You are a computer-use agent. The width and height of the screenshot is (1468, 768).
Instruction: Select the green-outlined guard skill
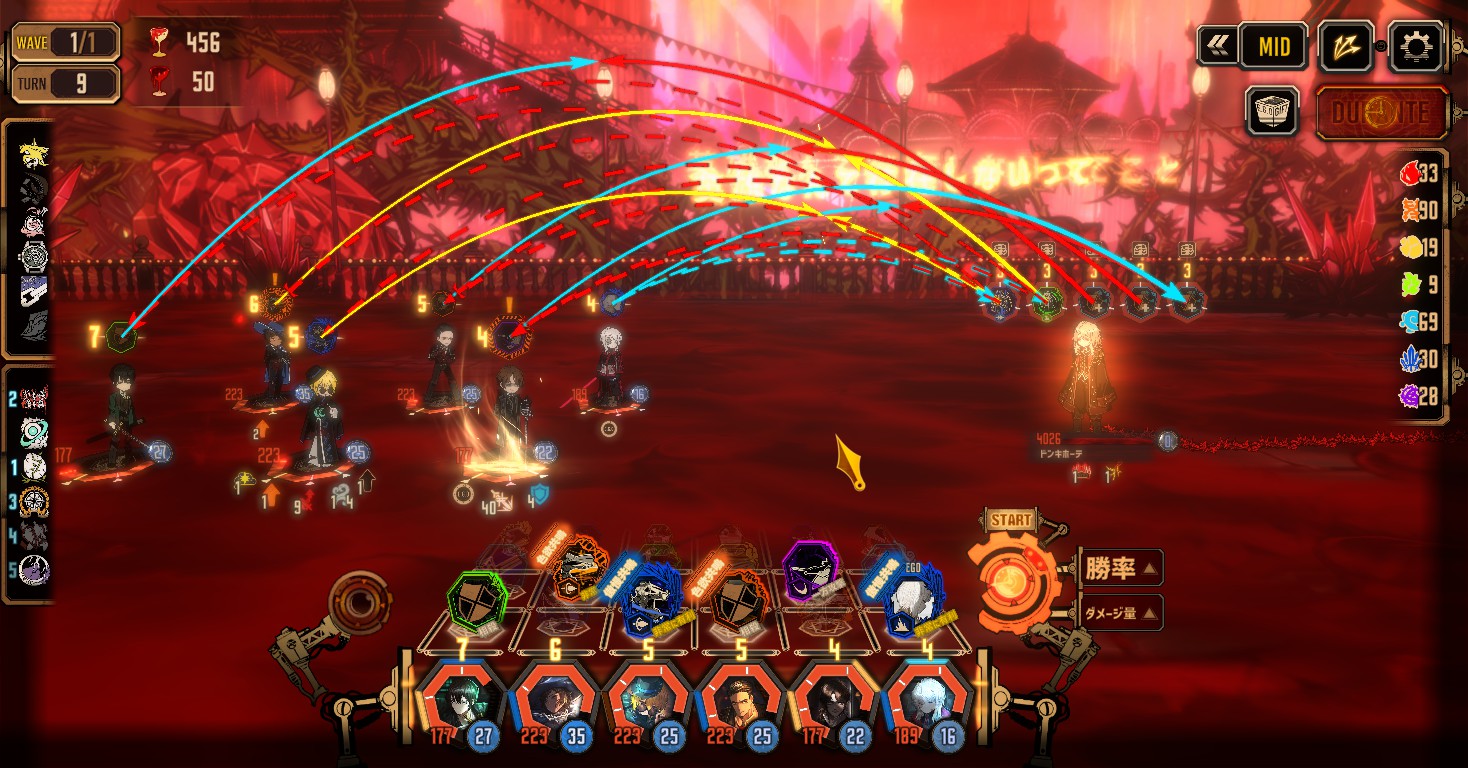point(477,599)
